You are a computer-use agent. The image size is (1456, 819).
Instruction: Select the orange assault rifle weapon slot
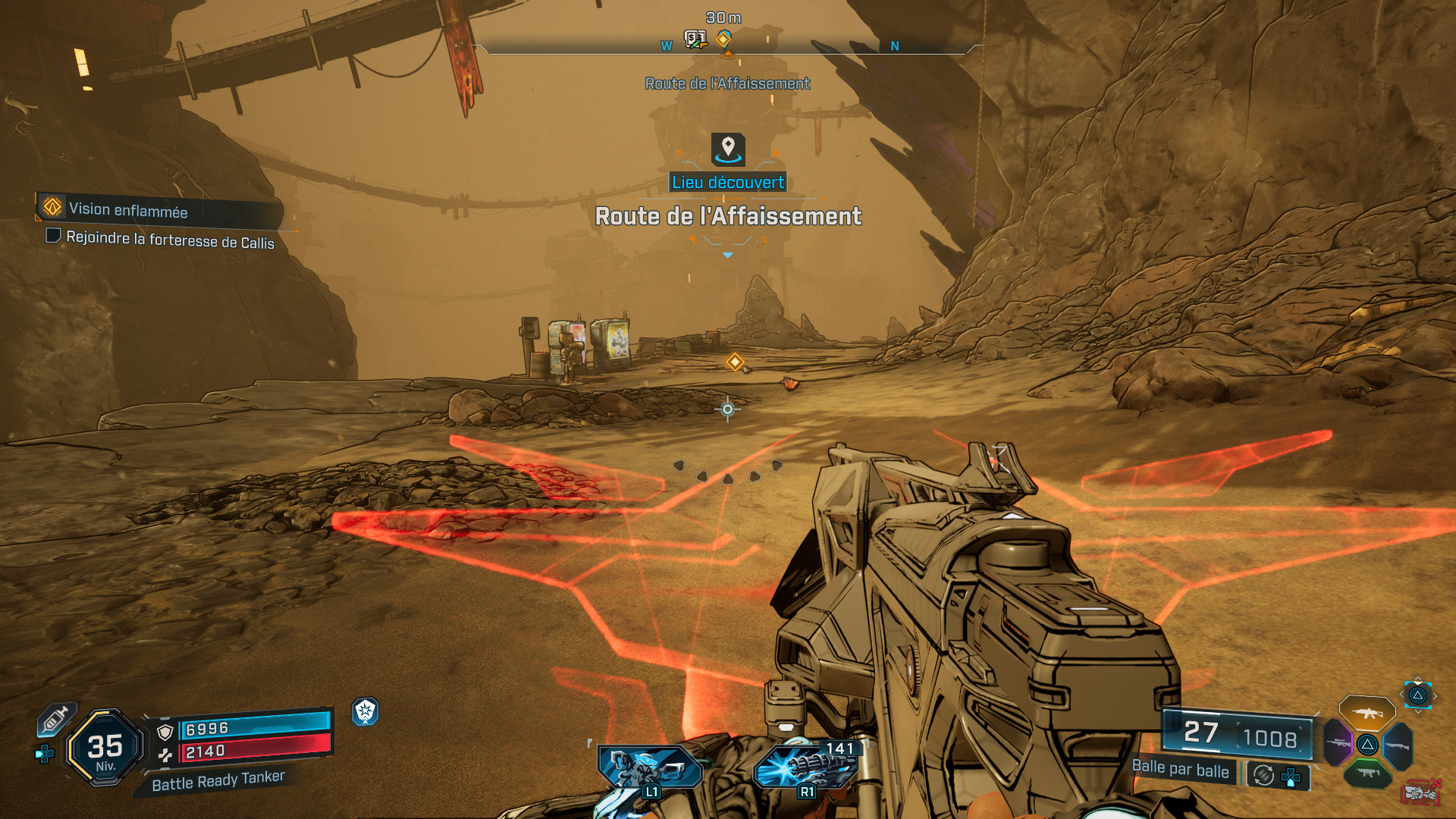coord(1367,713)
